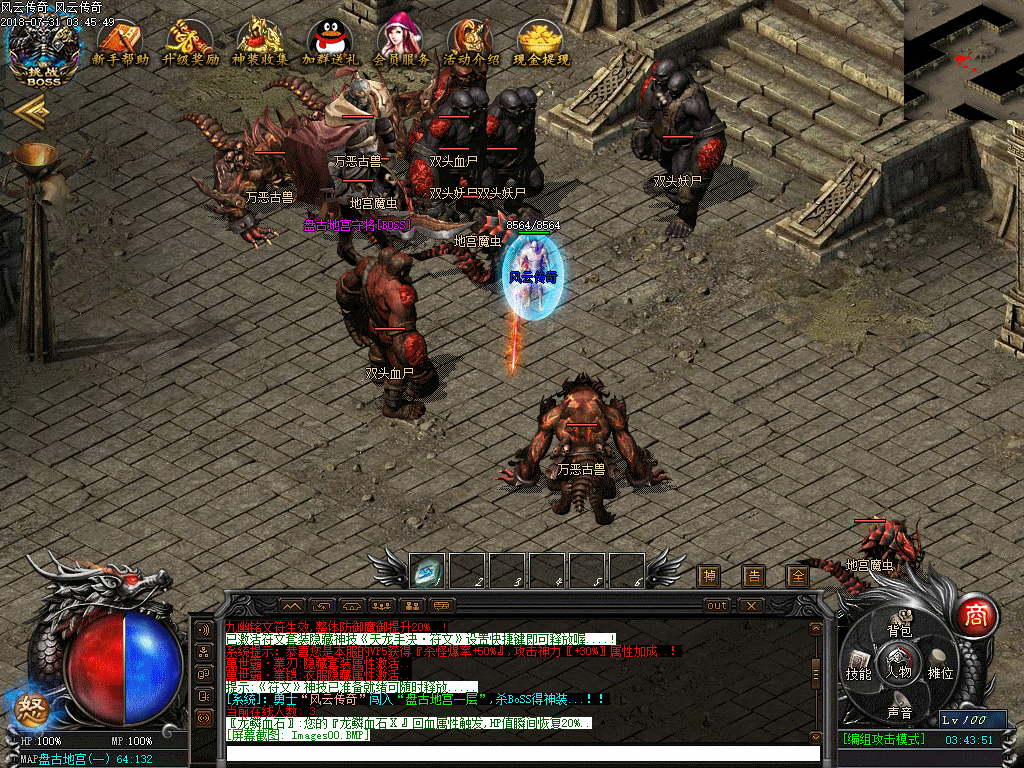Click the 全 button above the chat

pos(797,576)
